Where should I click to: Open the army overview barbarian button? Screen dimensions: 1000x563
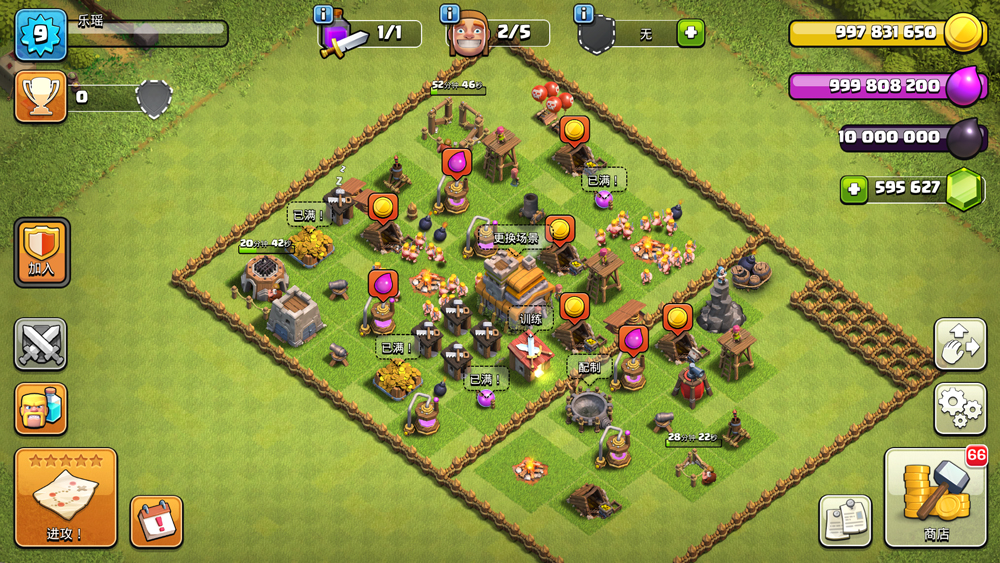click(x=41, y=408)
